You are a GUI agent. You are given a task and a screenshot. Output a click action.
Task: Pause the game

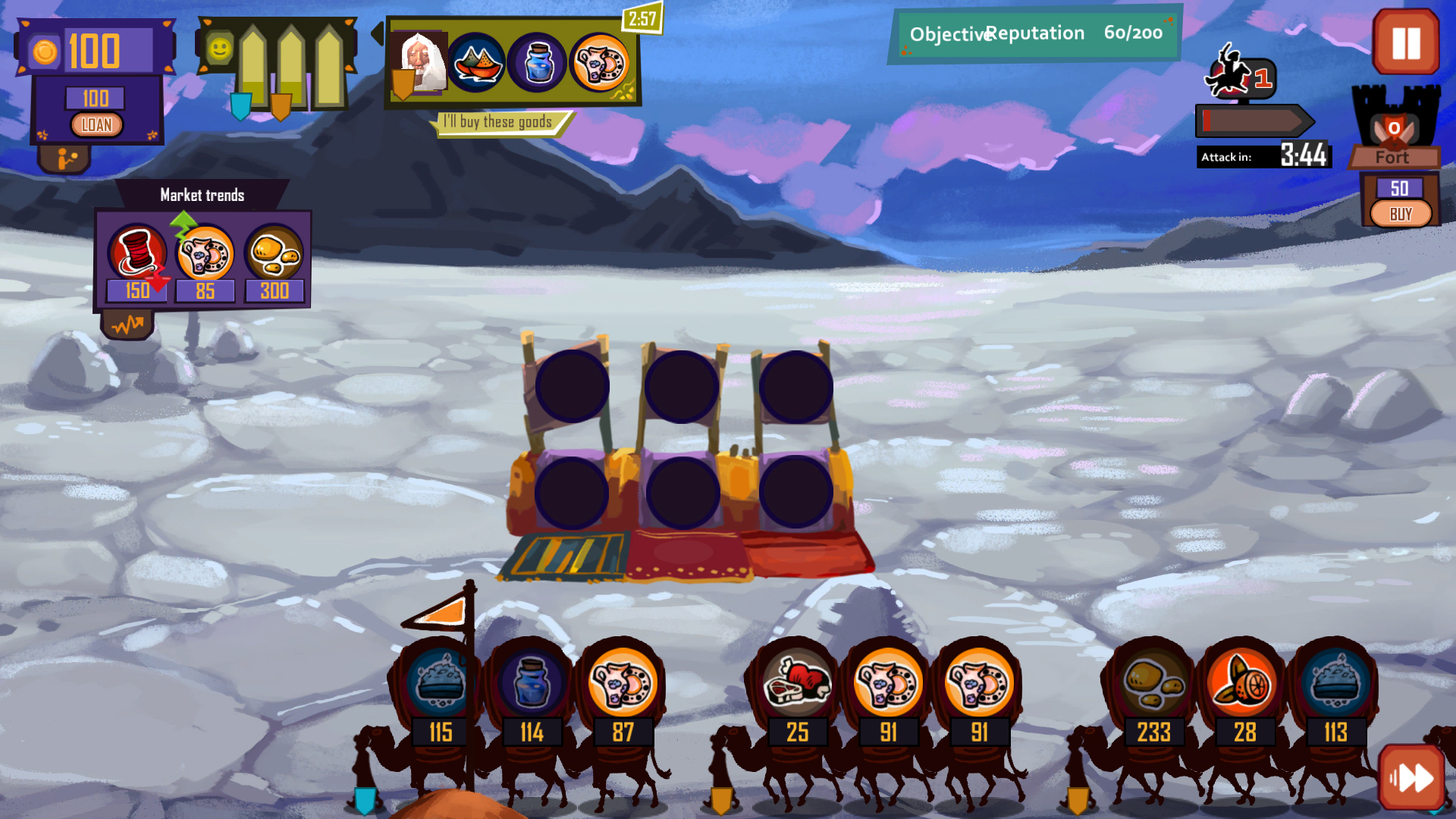point(1405,43)
